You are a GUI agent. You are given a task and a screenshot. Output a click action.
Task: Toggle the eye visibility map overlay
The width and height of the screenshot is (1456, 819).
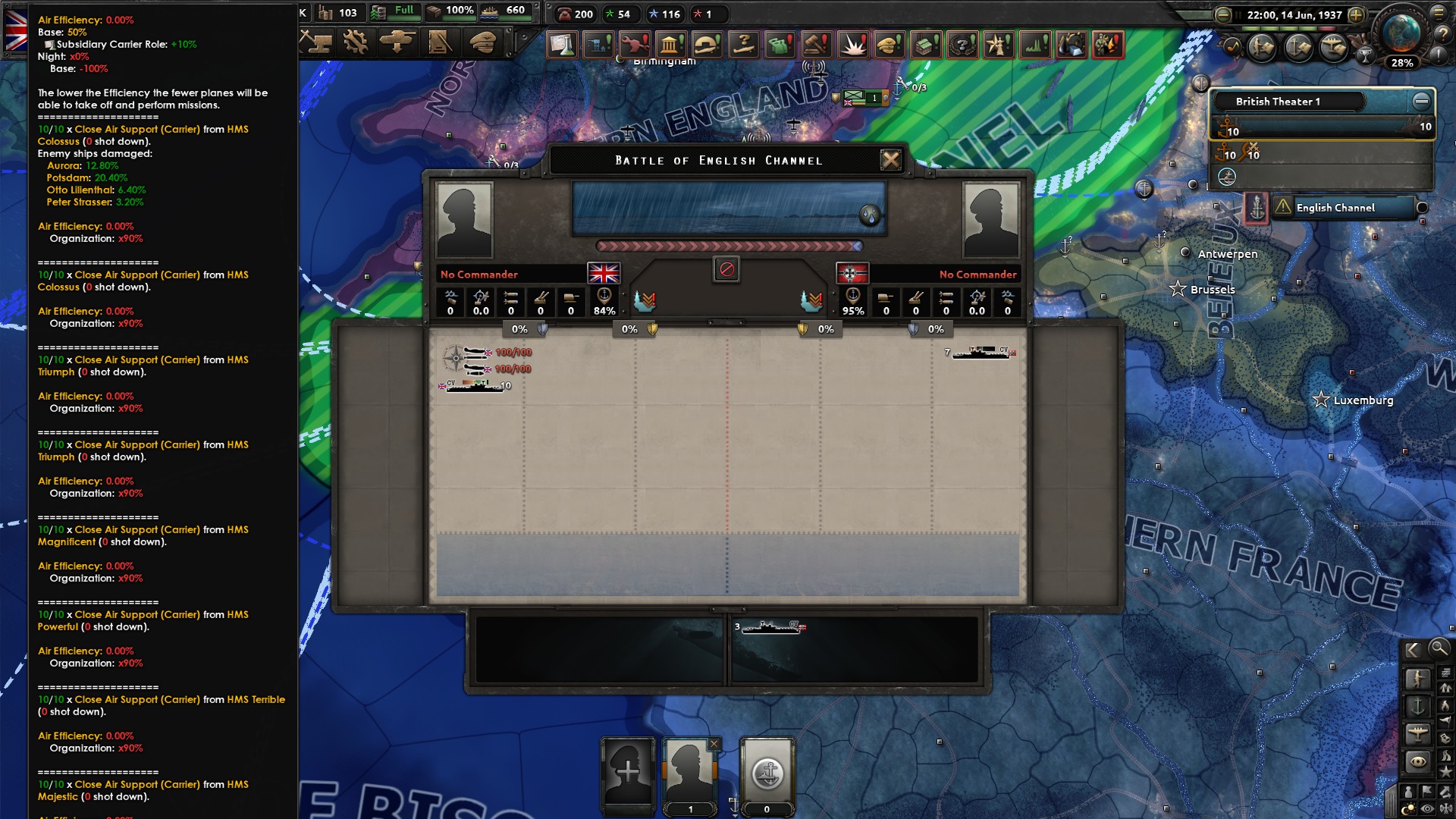pyautogui.click(x=1426, y=807)
